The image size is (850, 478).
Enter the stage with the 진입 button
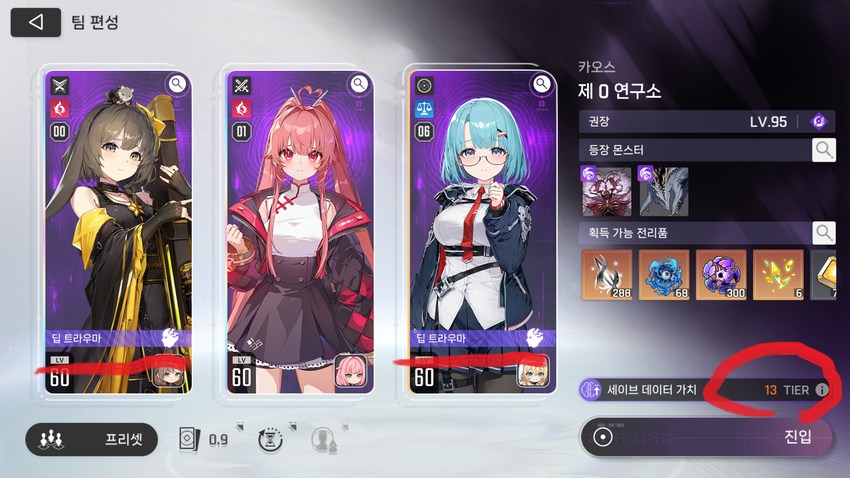pos(706,437)
